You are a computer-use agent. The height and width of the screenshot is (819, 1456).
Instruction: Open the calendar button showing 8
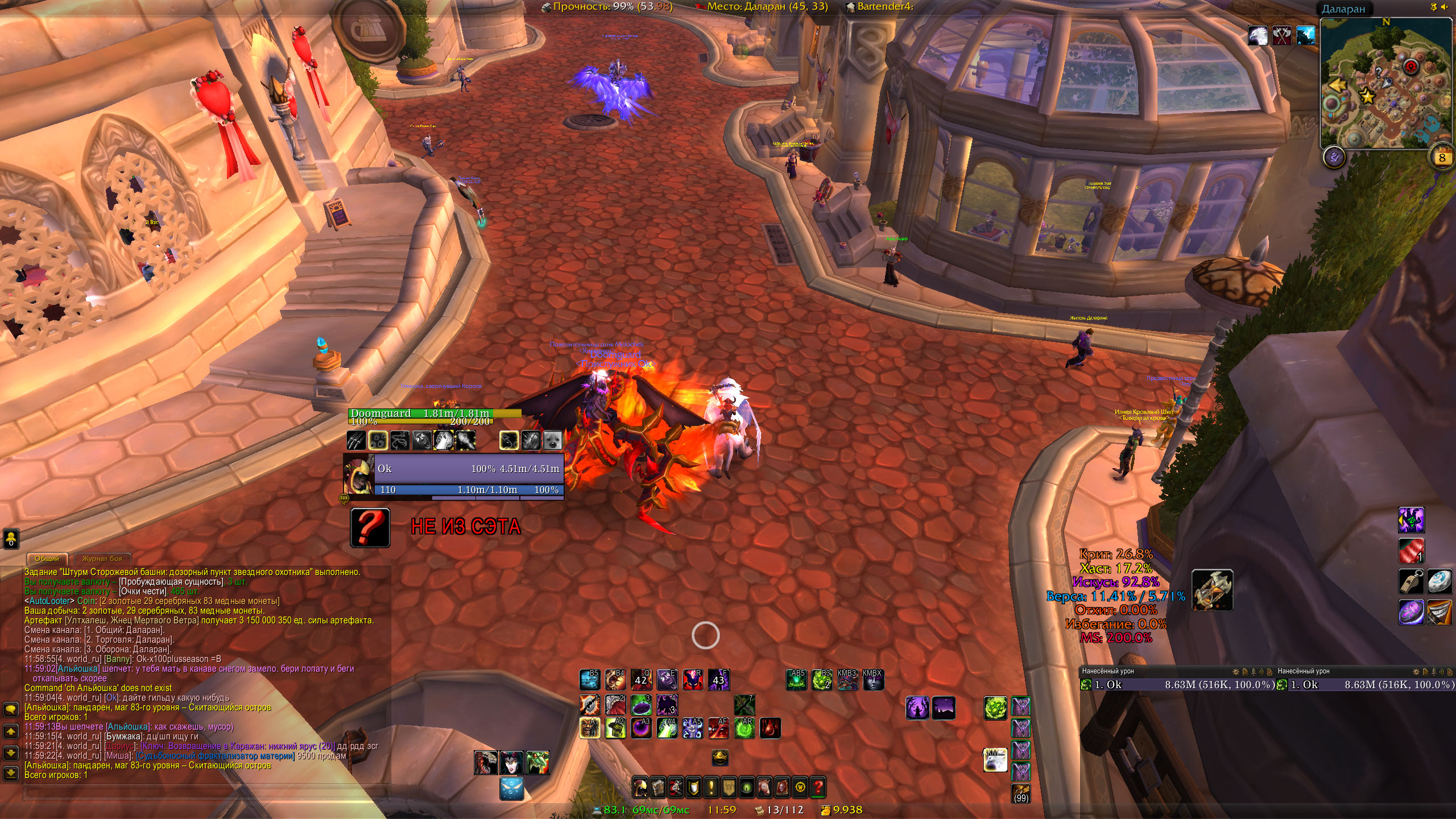1442,158
